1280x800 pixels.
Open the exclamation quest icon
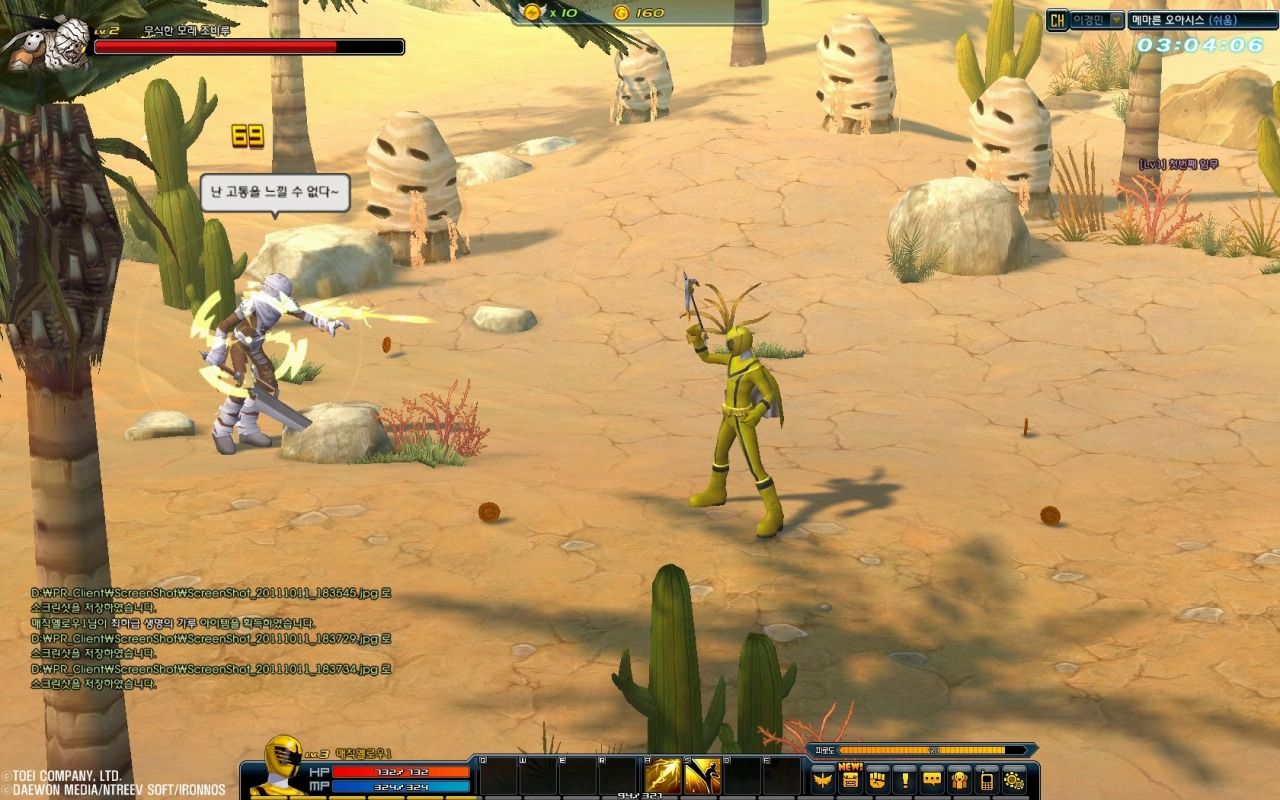coord(906,778)
